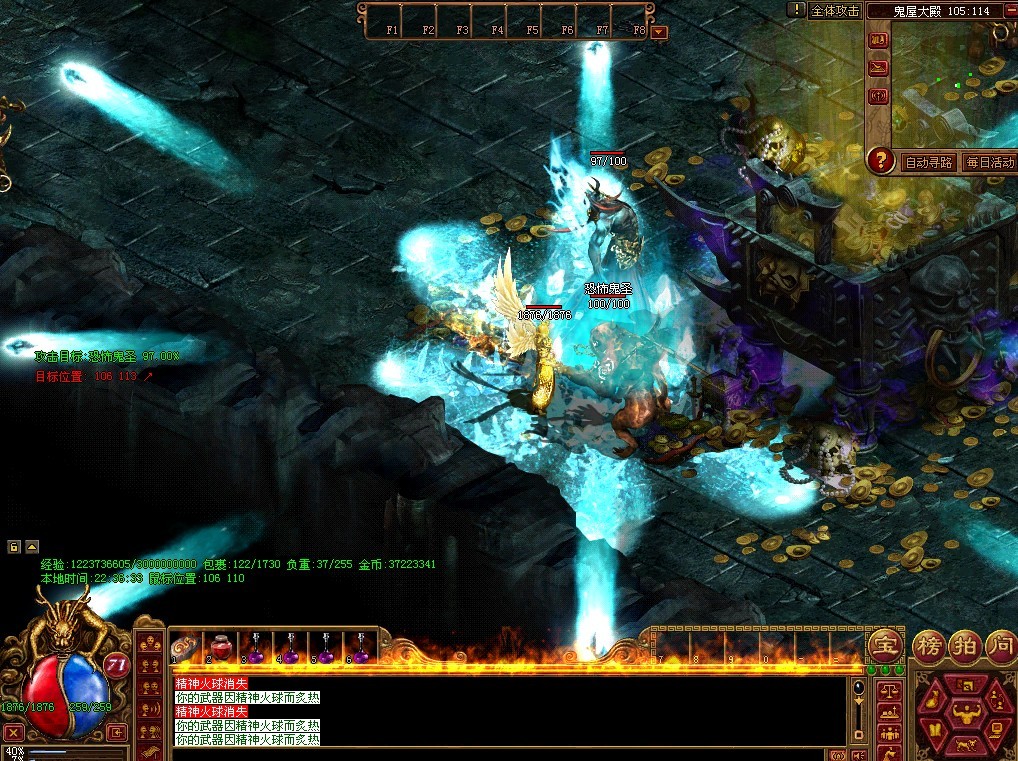Select the red potion jar in slot 2

click(222, 647)
